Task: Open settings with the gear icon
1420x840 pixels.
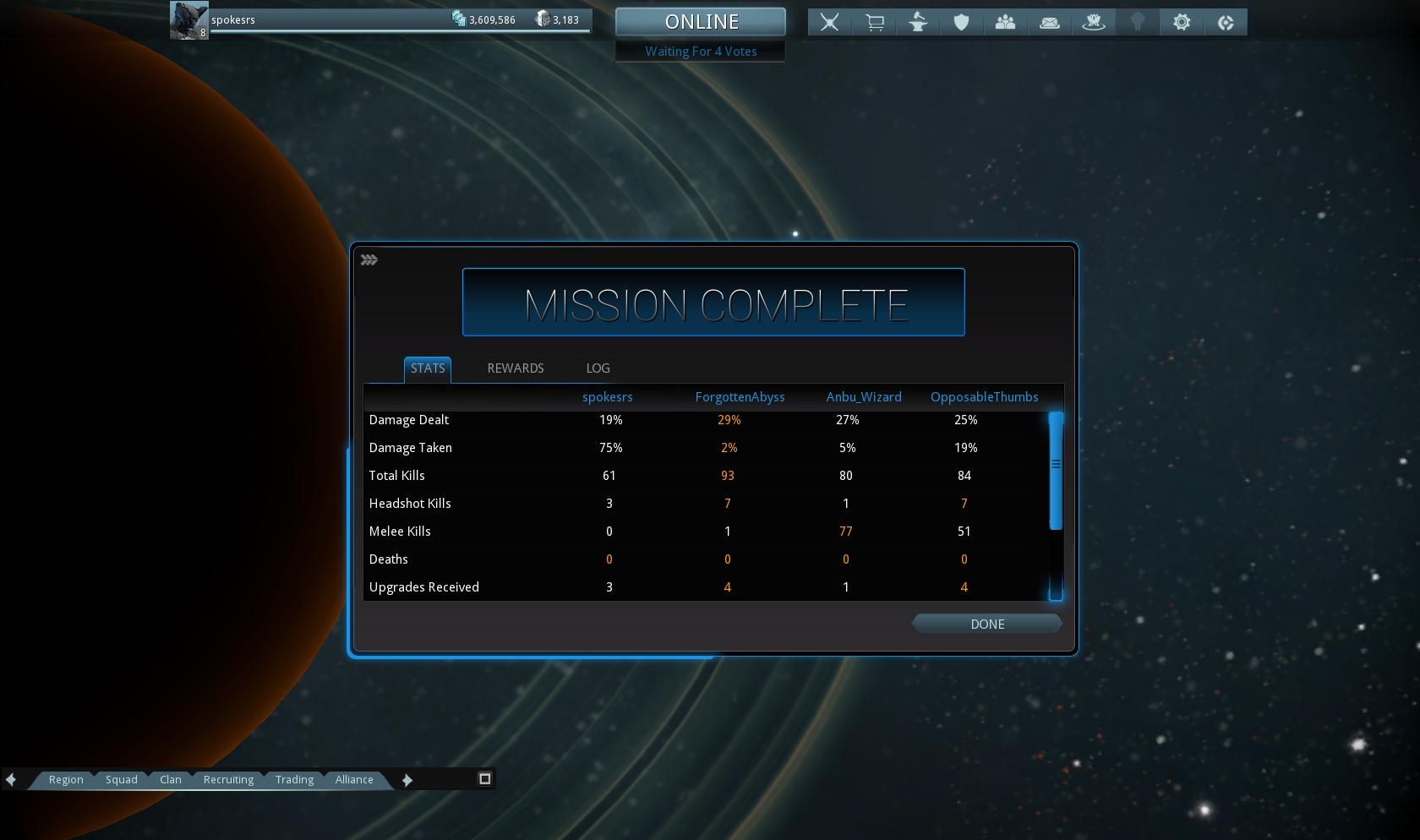Action: click(1182, 23)
